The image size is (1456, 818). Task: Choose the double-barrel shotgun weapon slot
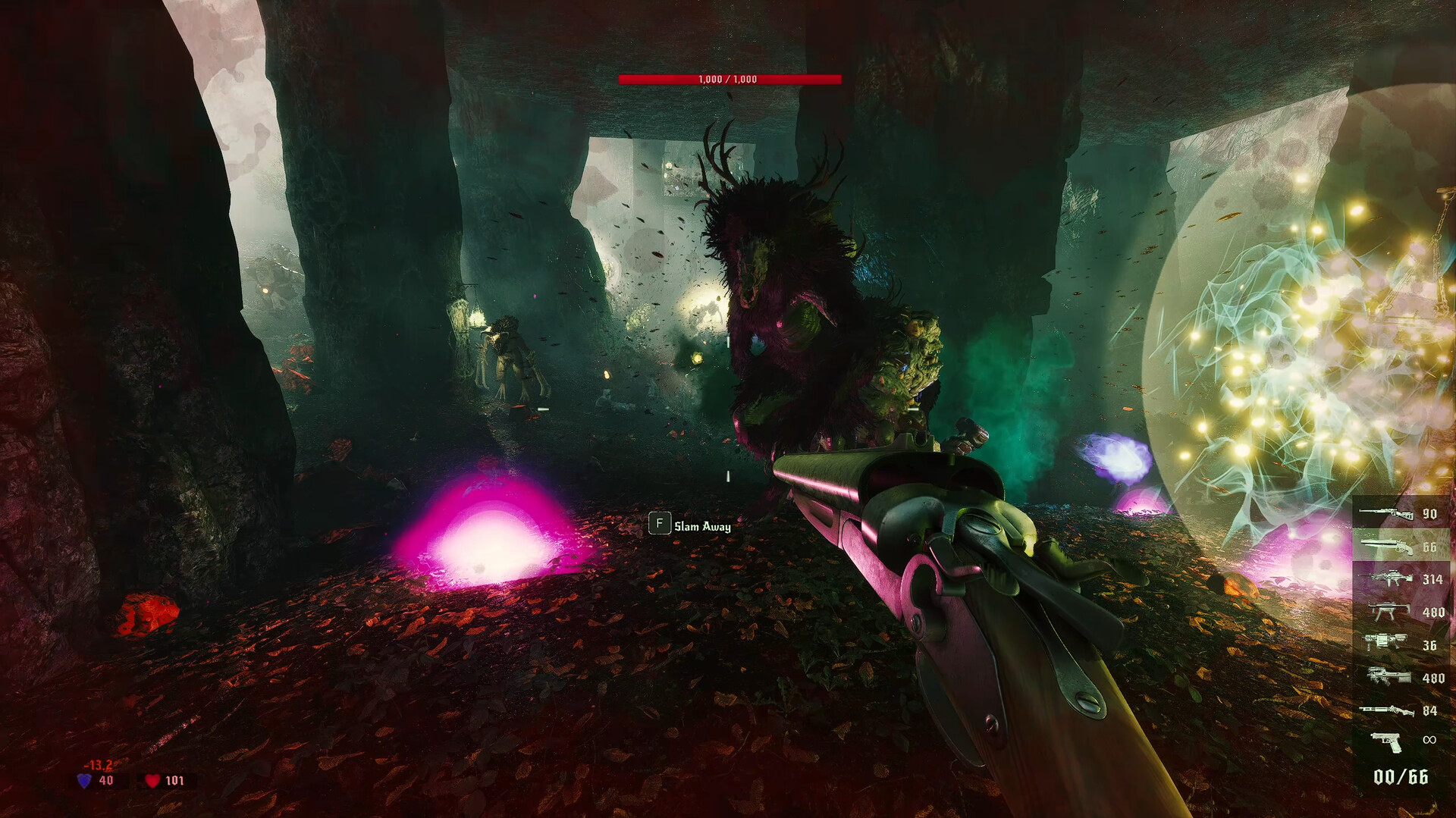pyautogui.click(x=1386, y=546)
